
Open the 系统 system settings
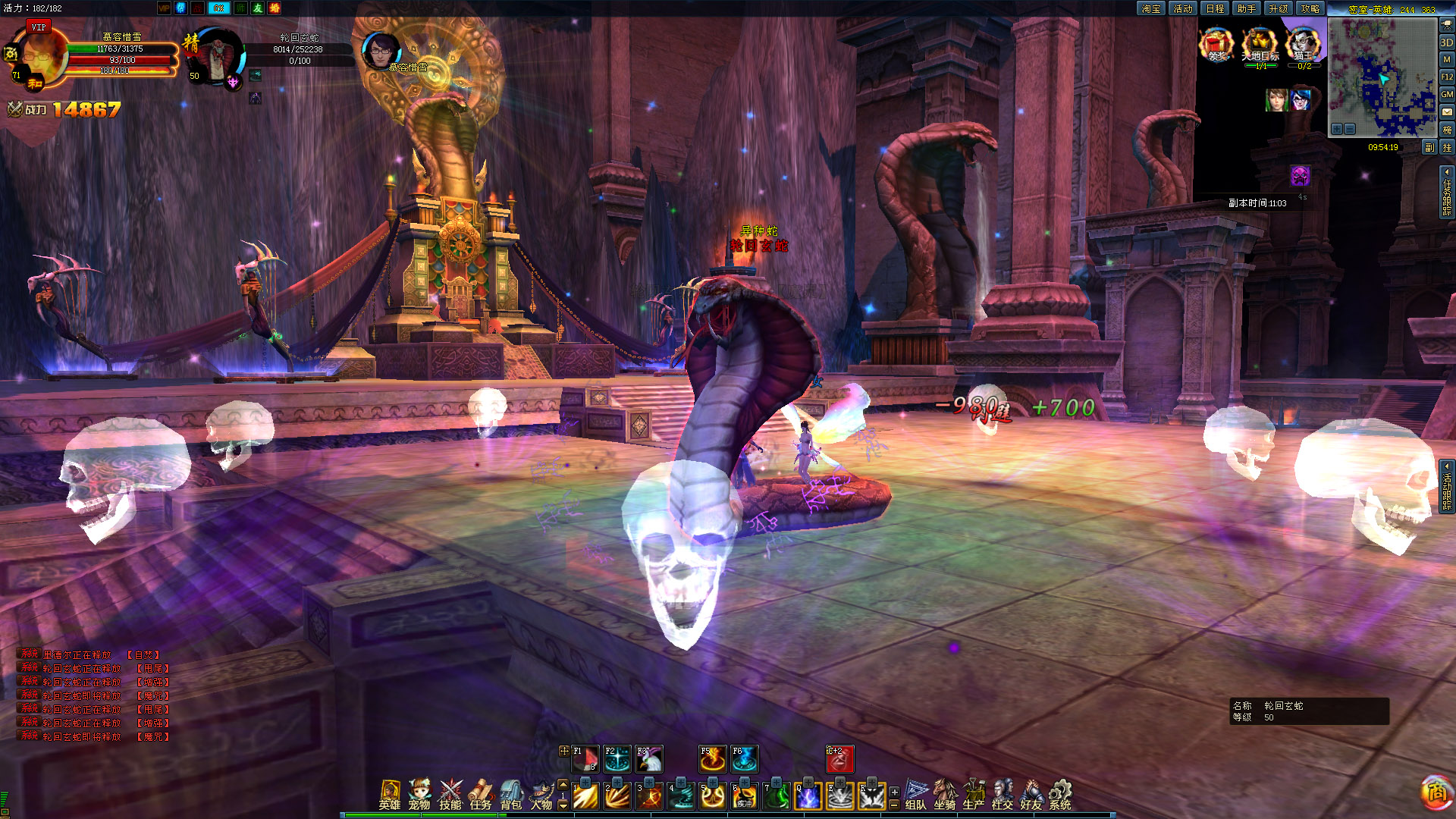(x=1060, y=794)
